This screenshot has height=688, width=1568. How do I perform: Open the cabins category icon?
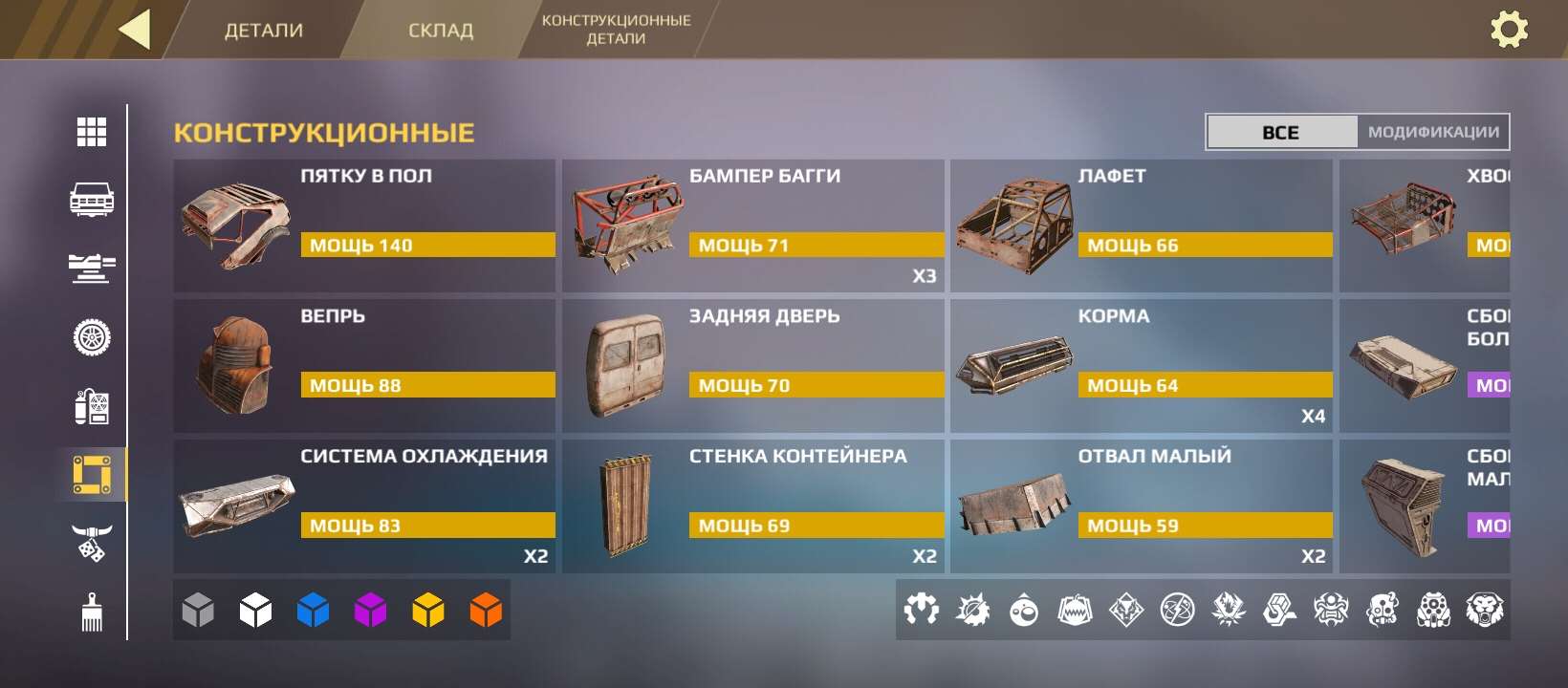tap(91, 201)
